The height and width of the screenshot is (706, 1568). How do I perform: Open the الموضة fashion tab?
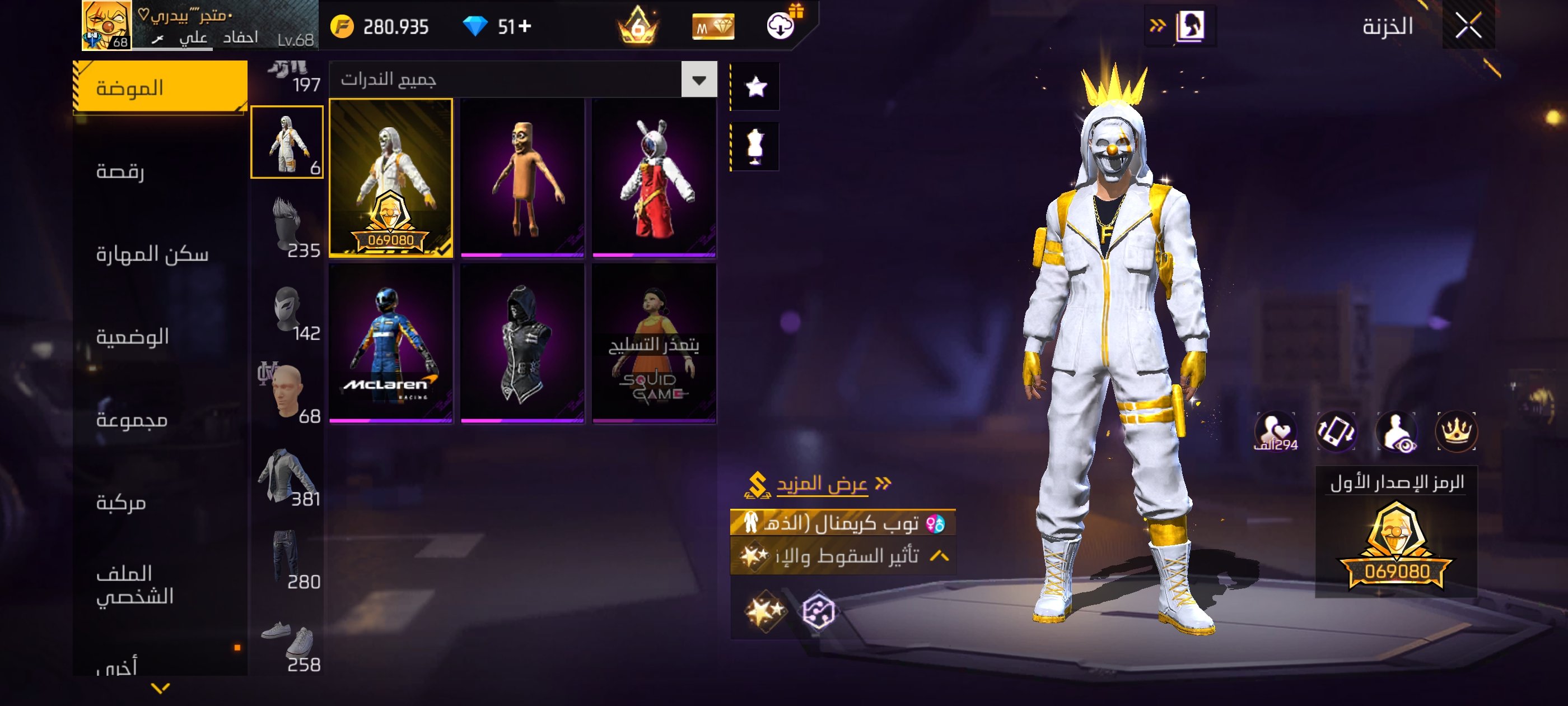click(x=160, y=89)
